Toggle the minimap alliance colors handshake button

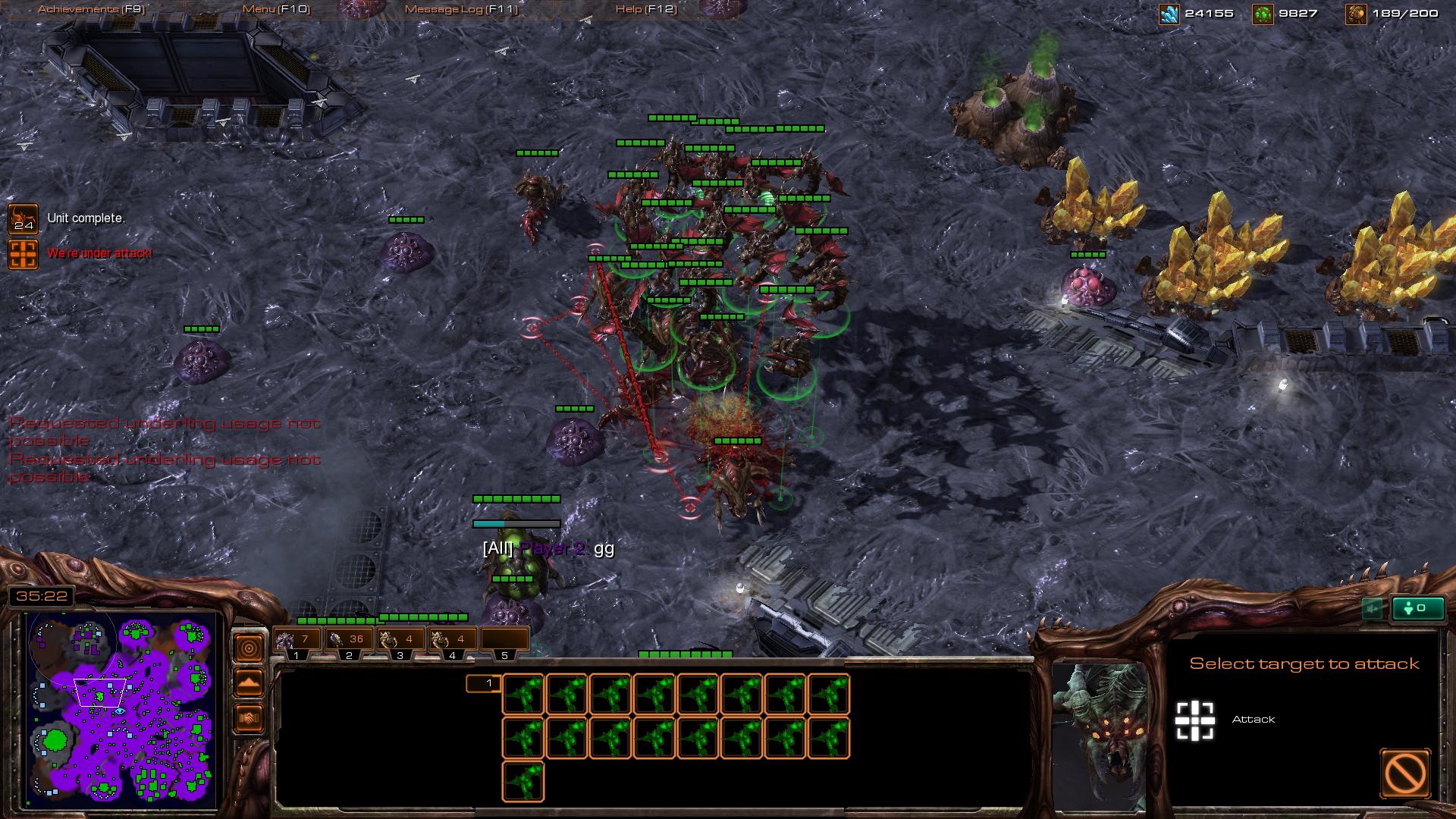click(x=249, y=717)
